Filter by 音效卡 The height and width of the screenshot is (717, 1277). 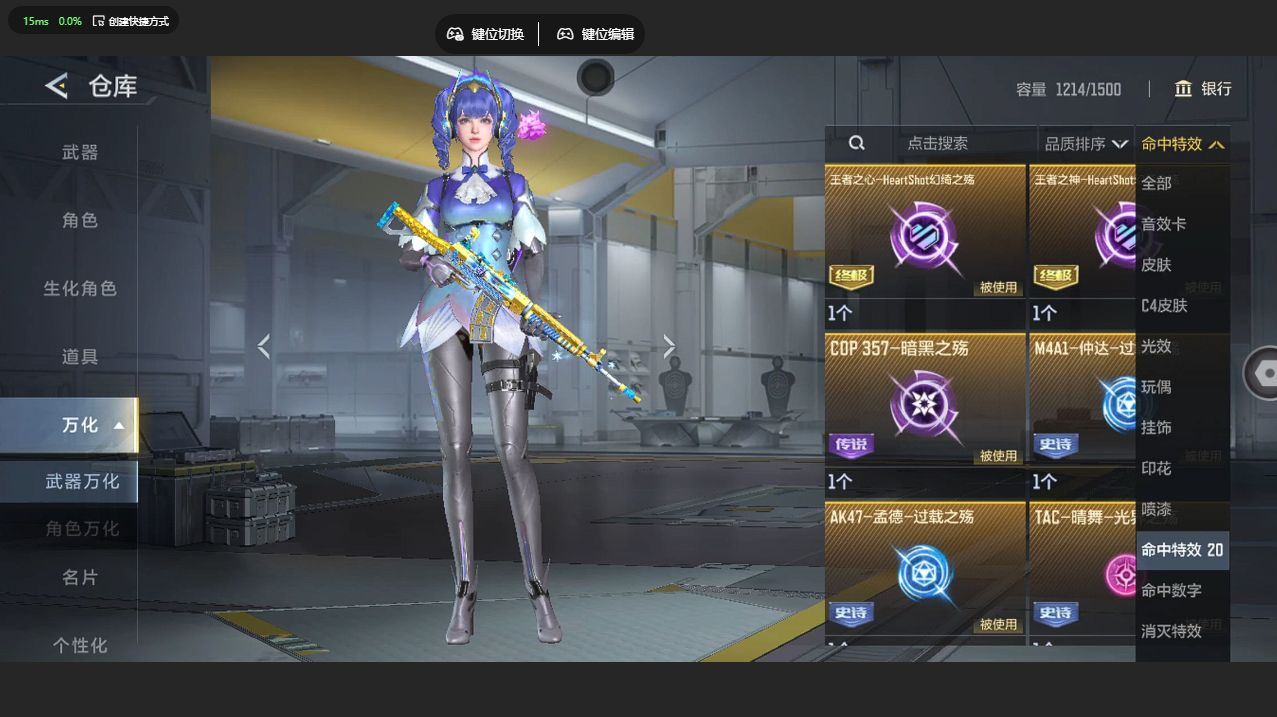tap(1164, 224)
